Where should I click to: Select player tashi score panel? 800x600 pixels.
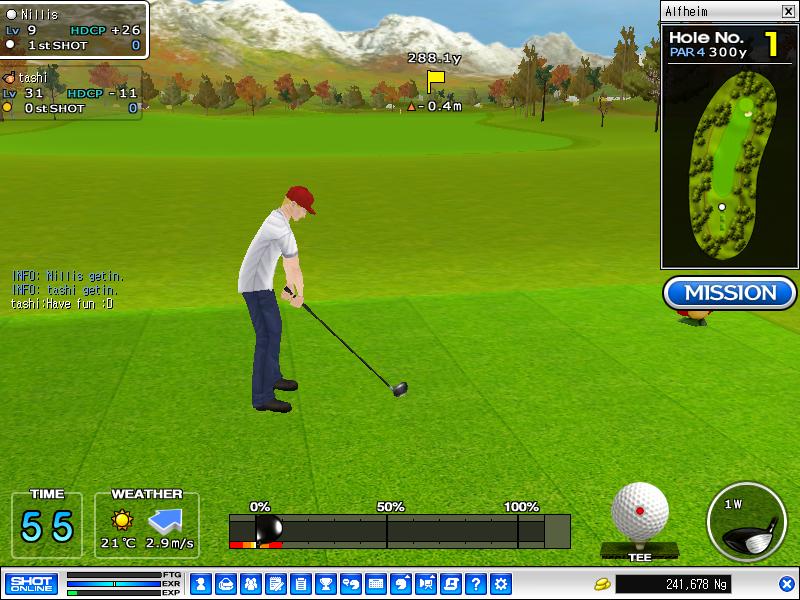click(x=70, y=93)
